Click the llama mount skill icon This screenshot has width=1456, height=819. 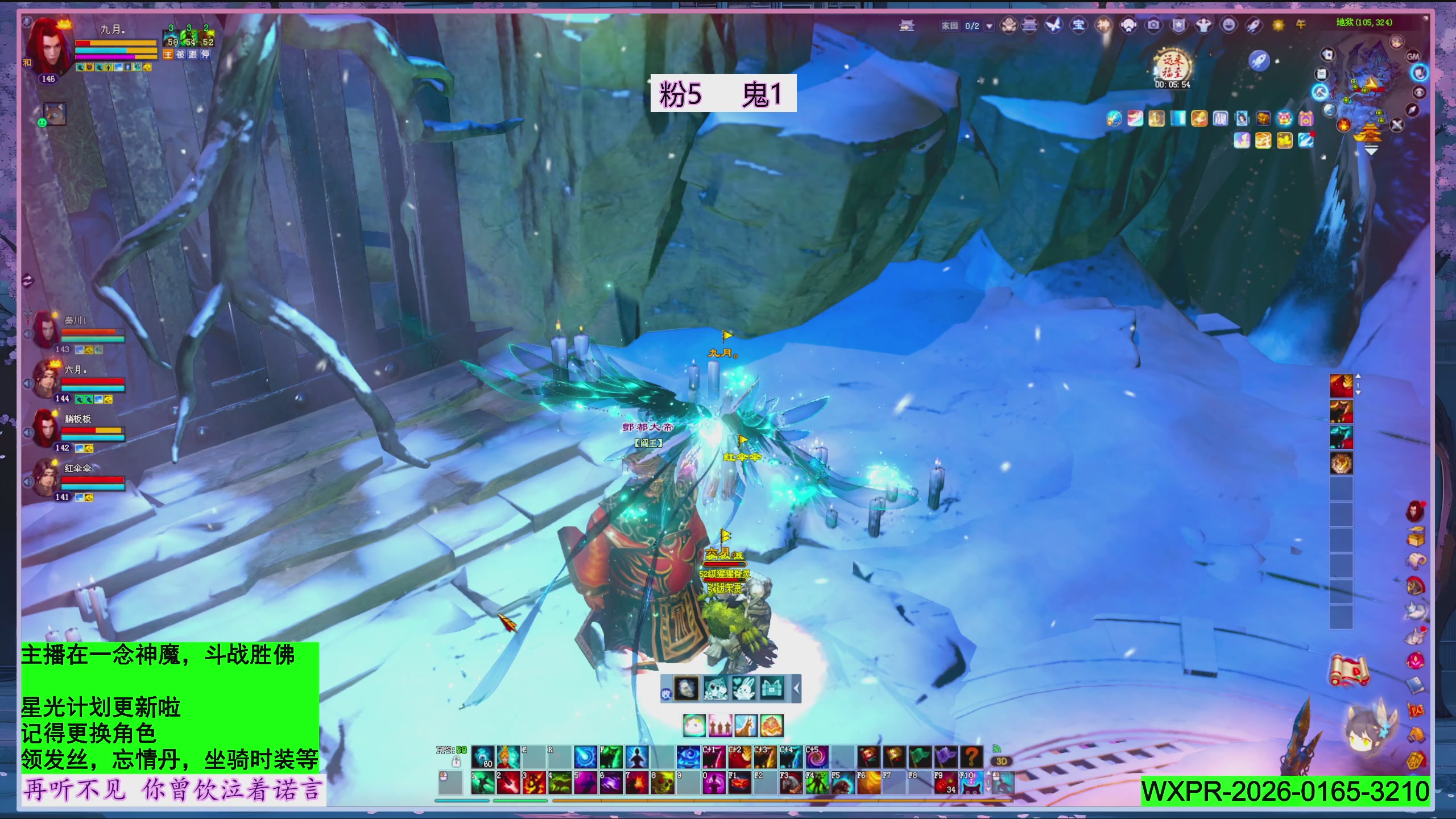point(746,726)
